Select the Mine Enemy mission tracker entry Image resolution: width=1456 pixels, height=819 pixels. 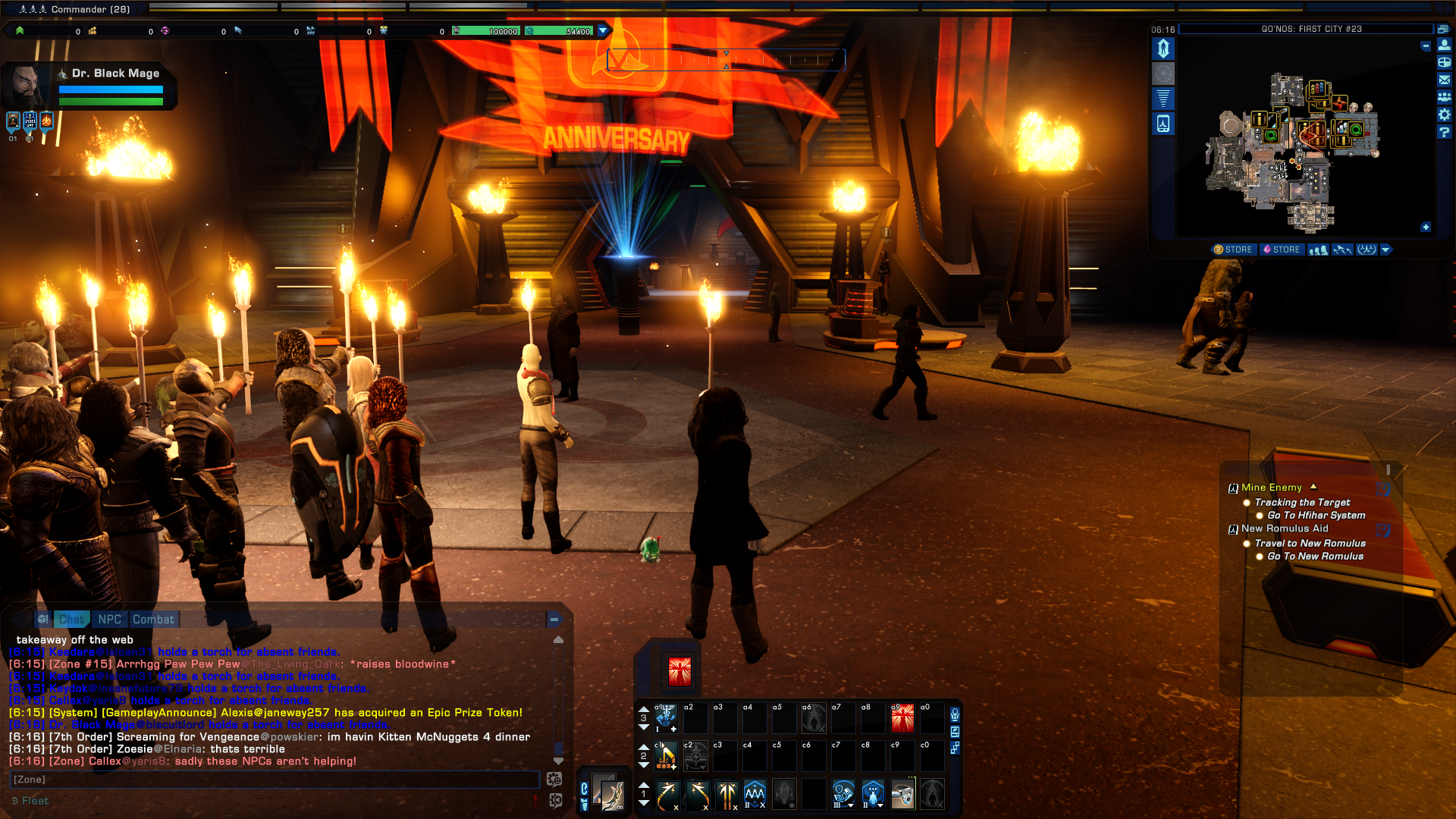tap(1271, 488)
